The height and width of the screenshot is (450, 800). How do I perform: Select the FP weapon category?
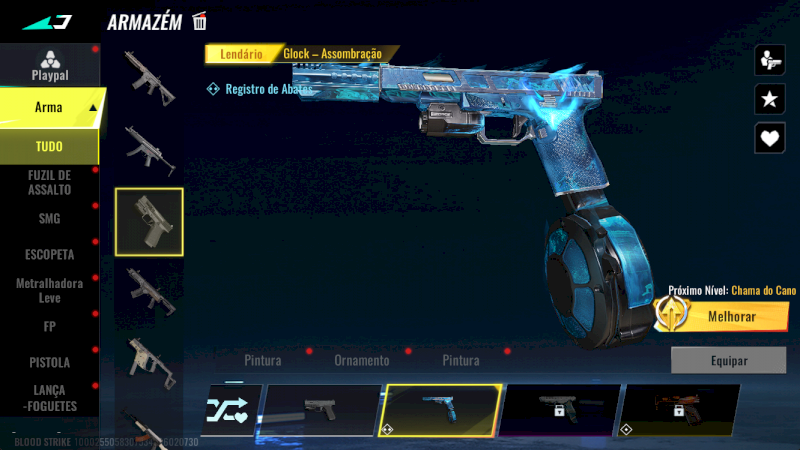(x=49, y=326)
